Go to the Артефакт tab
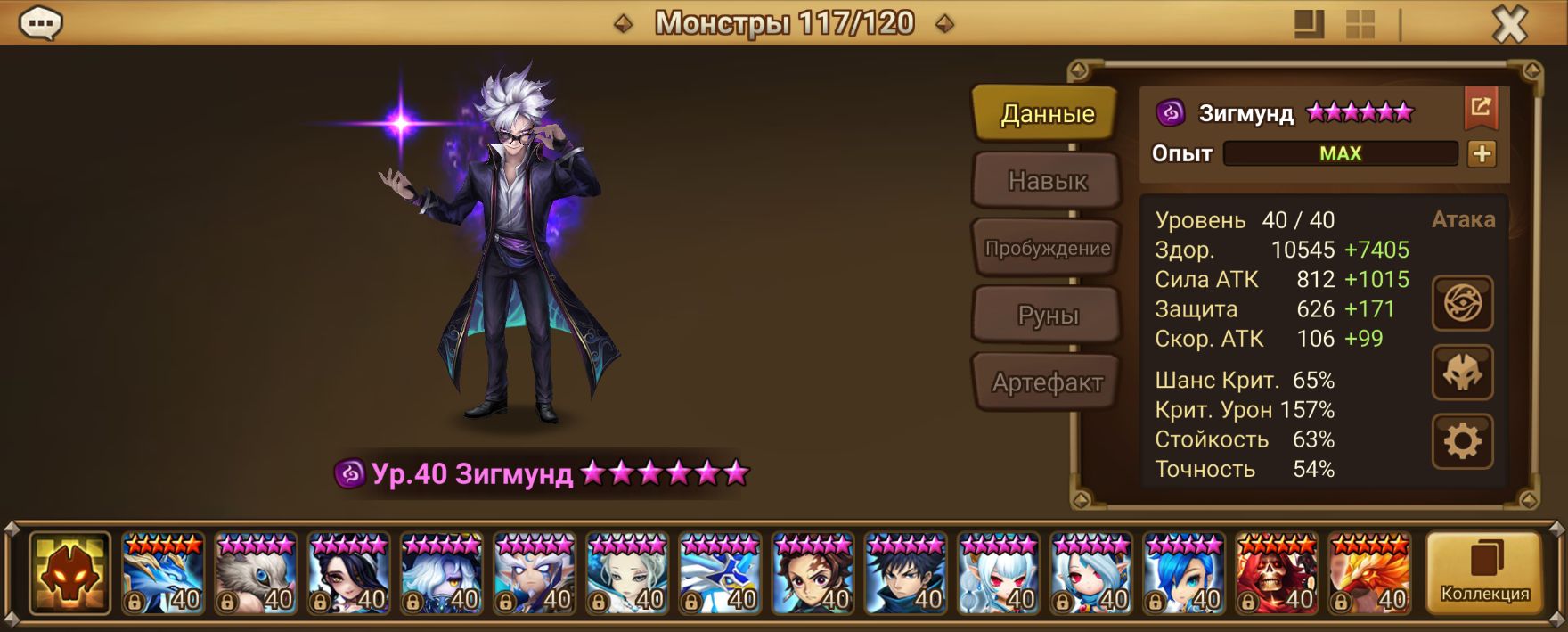The image size is (1568, 632). (x=1047, y=382)
